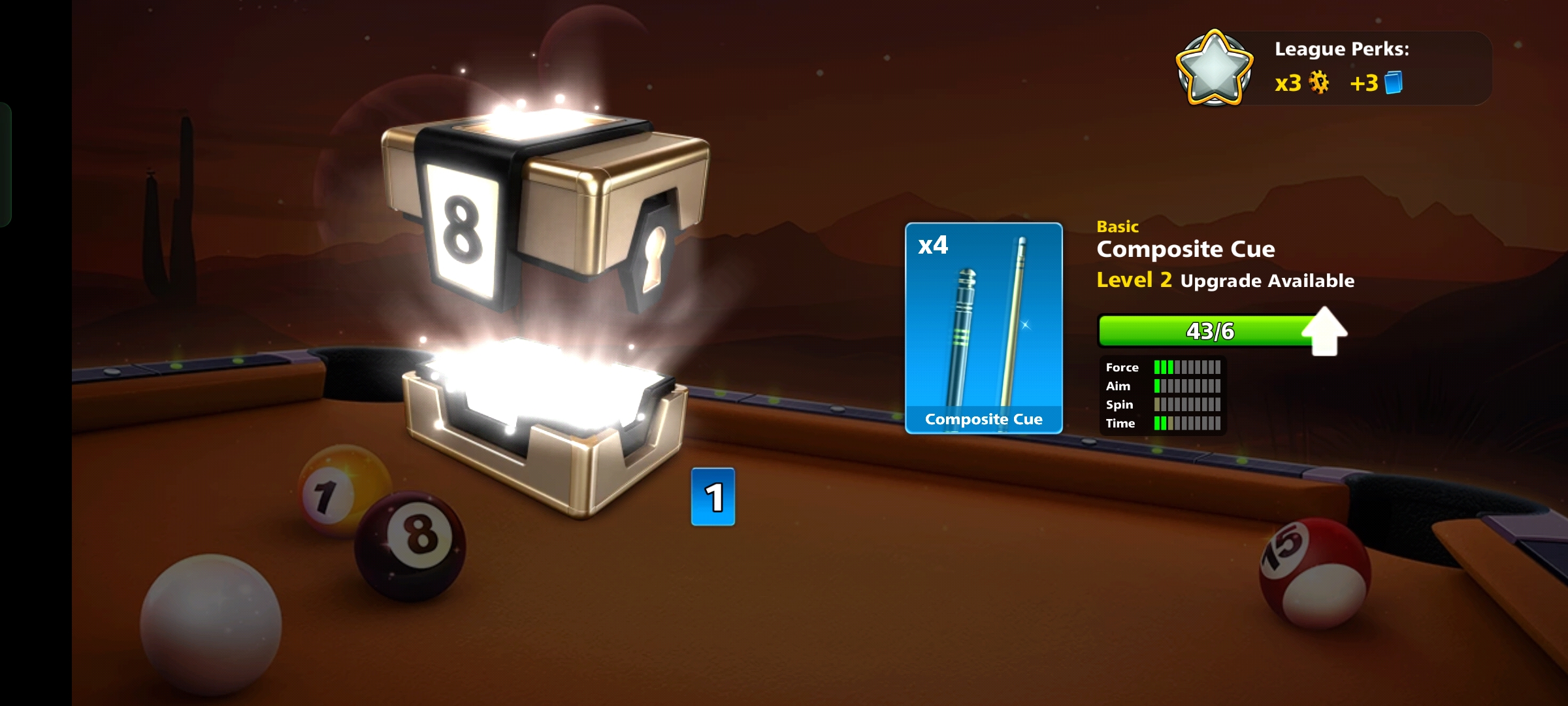Tap the white upgrade arrow on progress bar
This screenshot has width=1568, height=706.
tap(1324, 331)
